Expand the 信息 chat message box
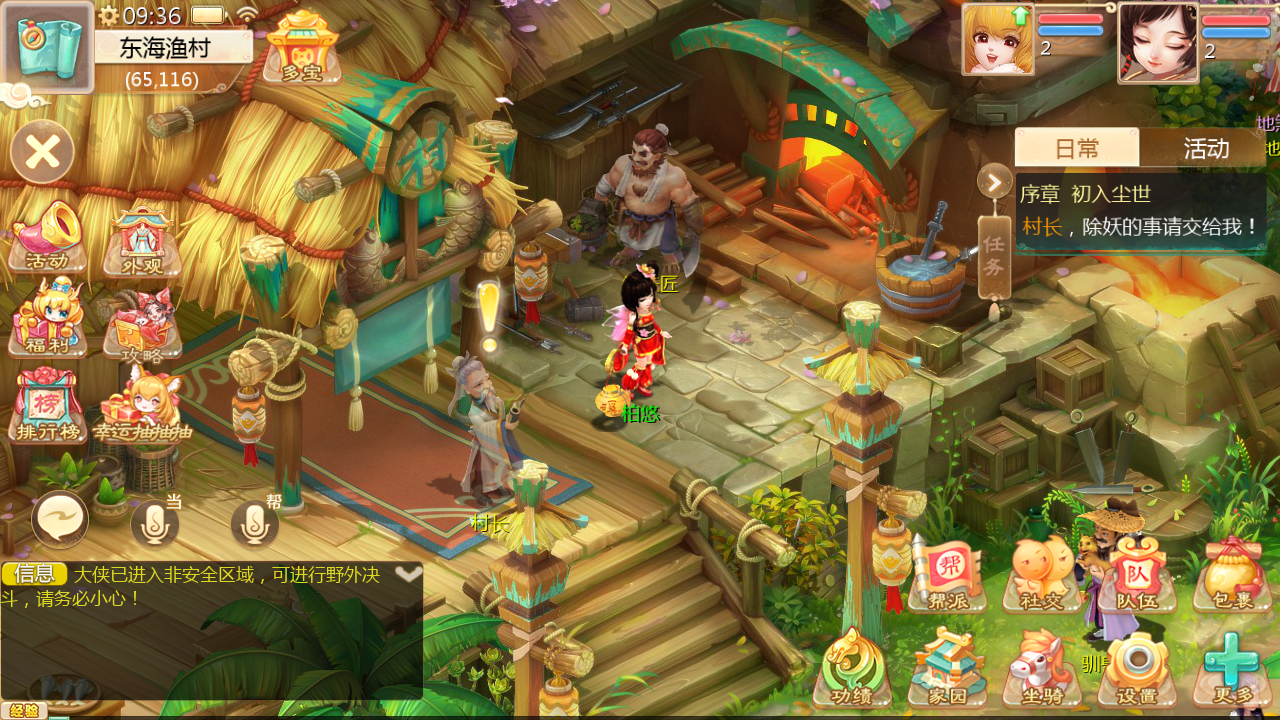1280x720 pixels. point(408,574)
